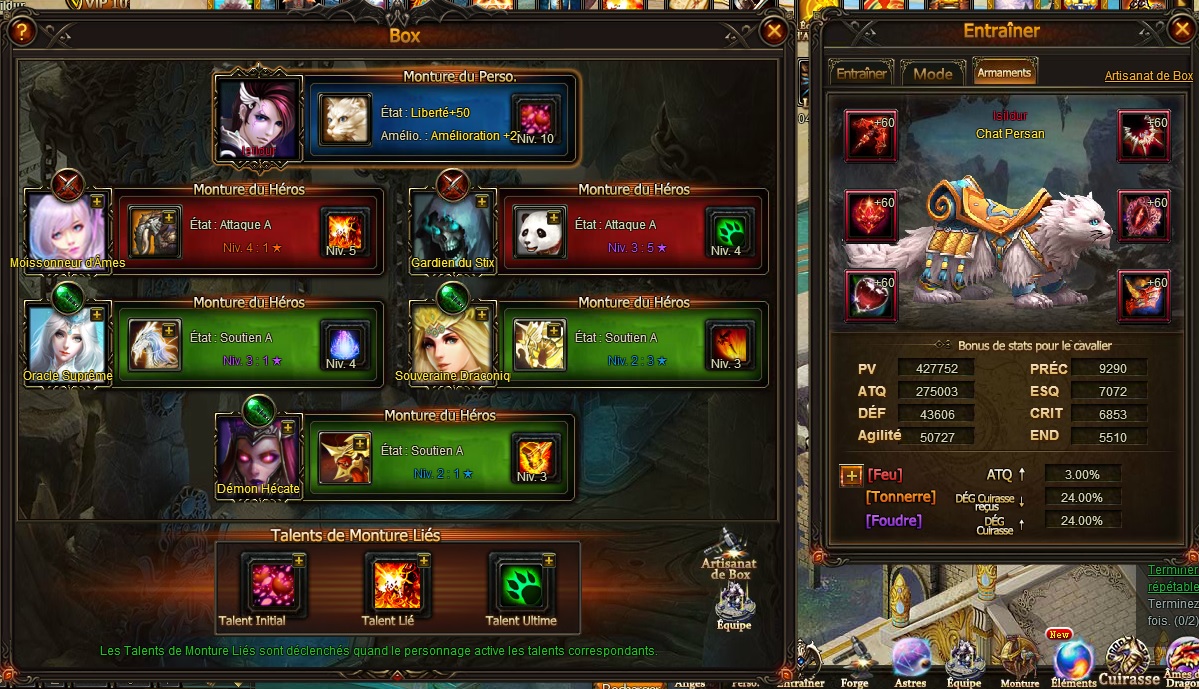Open the Éléments menu icon
The height and width of the screenshot is (689, 1199).
1073,660
